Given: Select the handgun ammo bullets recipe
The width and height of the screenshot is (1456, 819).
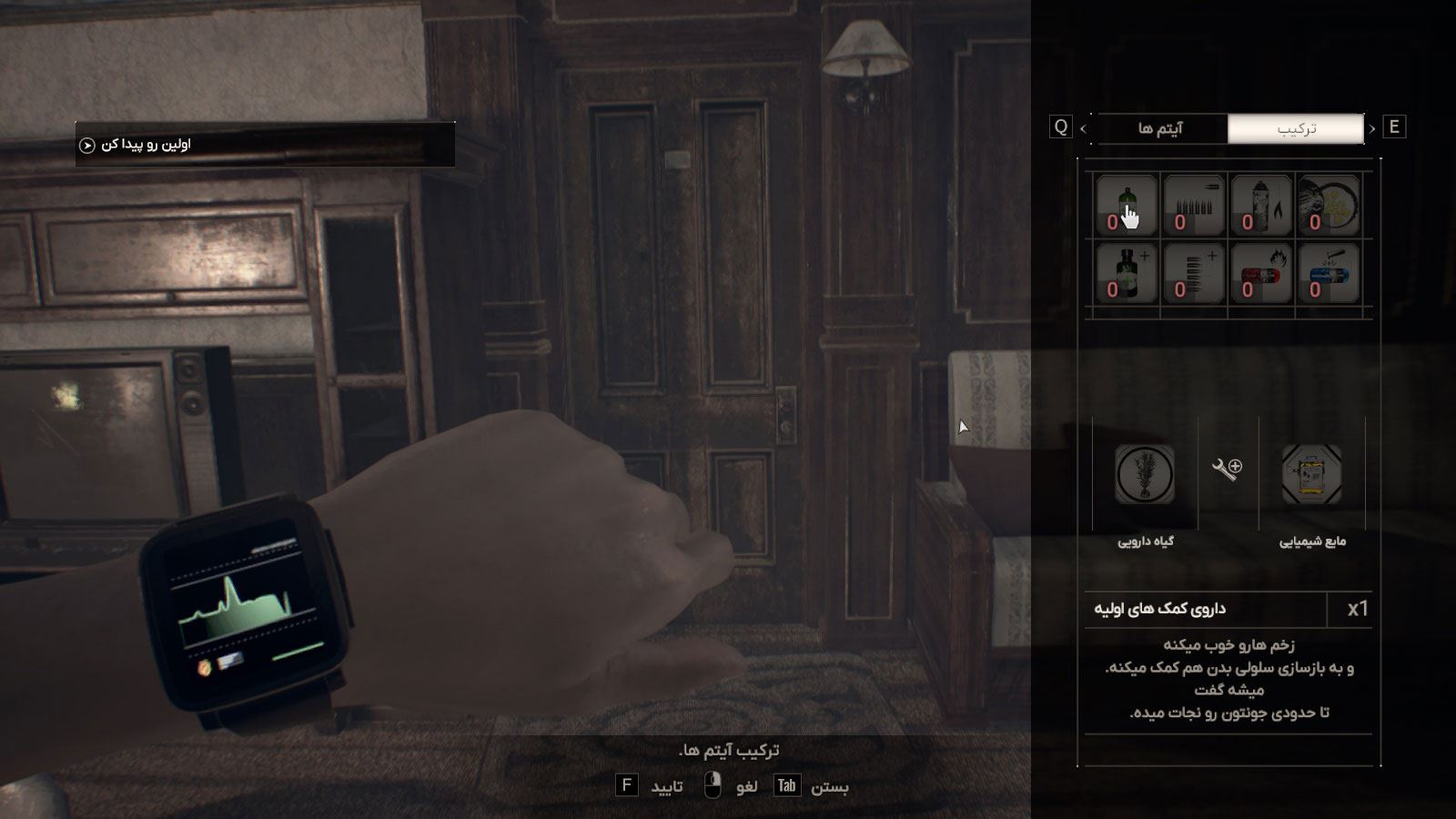Looking at the screenshot, I should pos(1193,206).
